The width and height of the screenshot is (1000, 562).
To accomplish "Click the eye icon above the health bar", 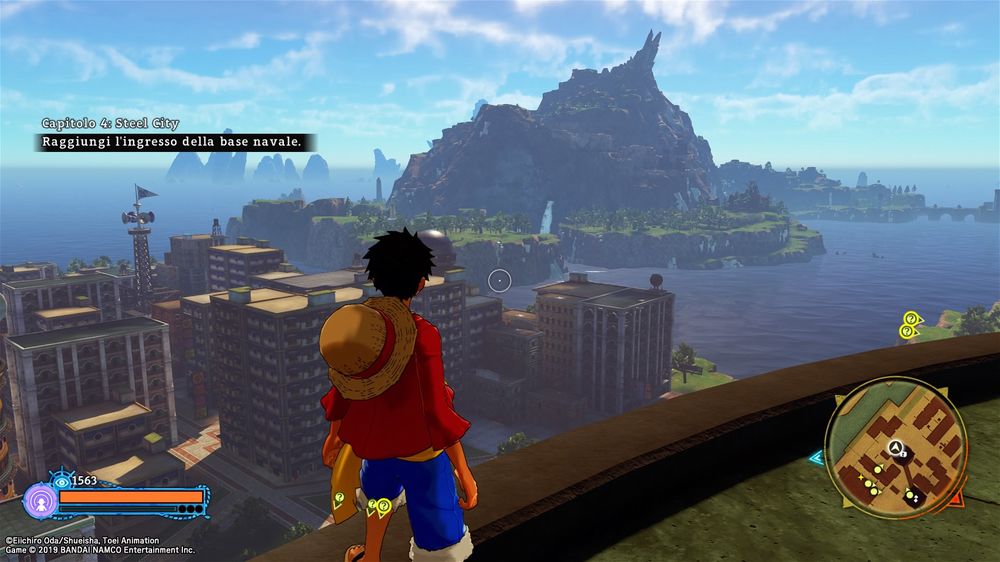I will (62, 482).
